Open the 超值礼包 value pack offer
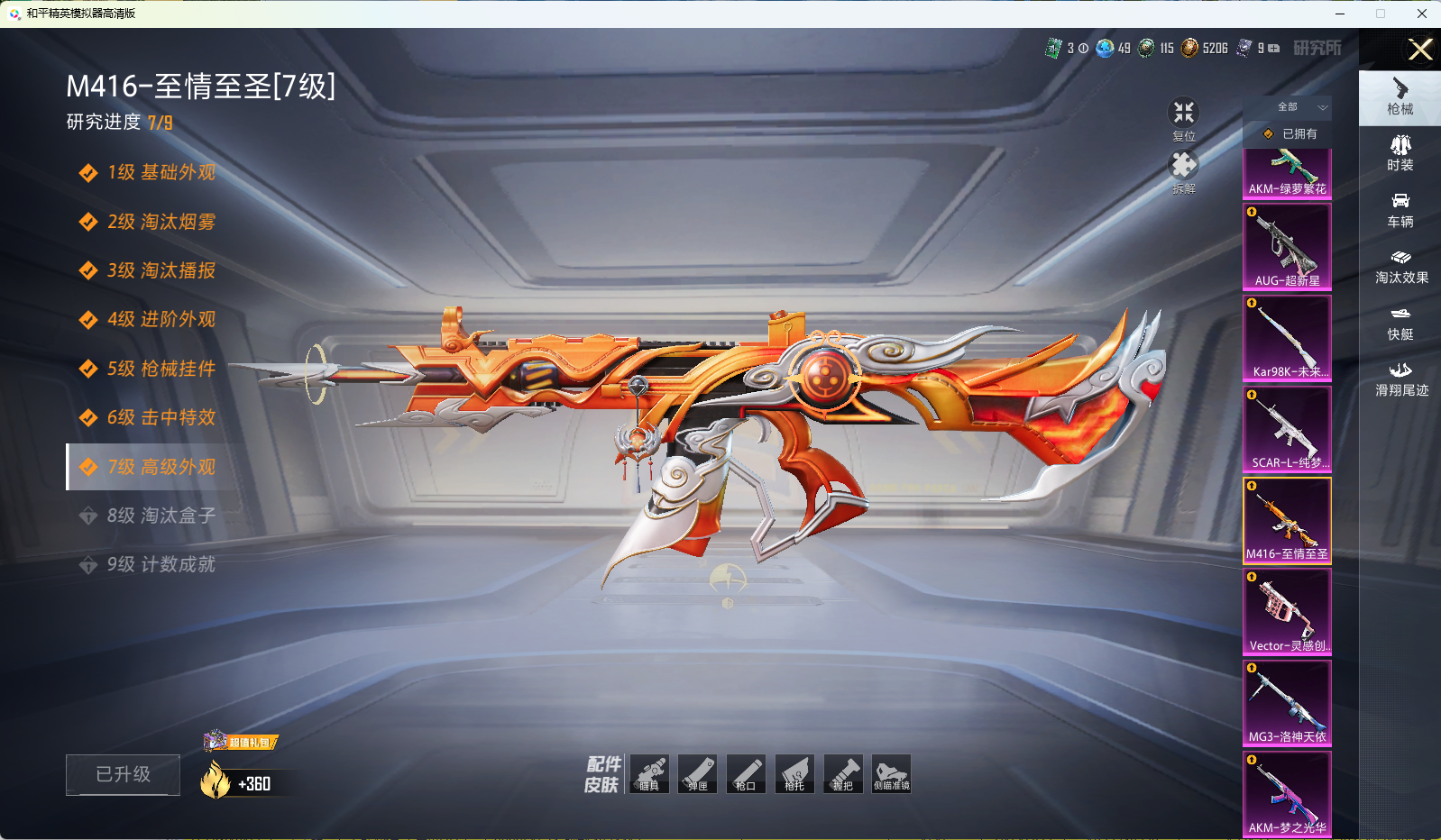Viewport: 1441px width, 840px height. [242, 742]
